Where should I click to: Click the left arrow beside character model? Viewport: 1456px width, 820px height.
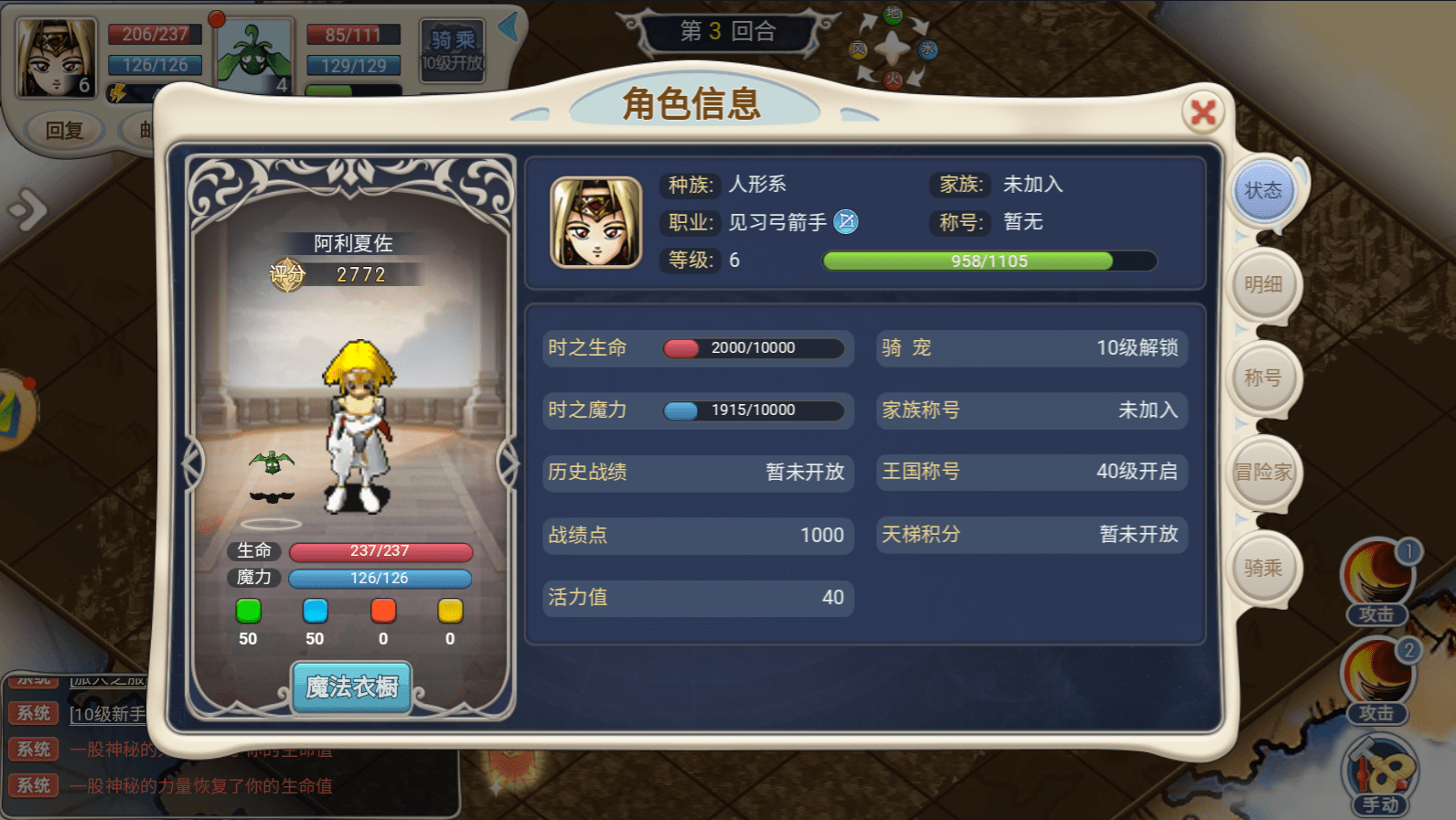coord(192,463)
